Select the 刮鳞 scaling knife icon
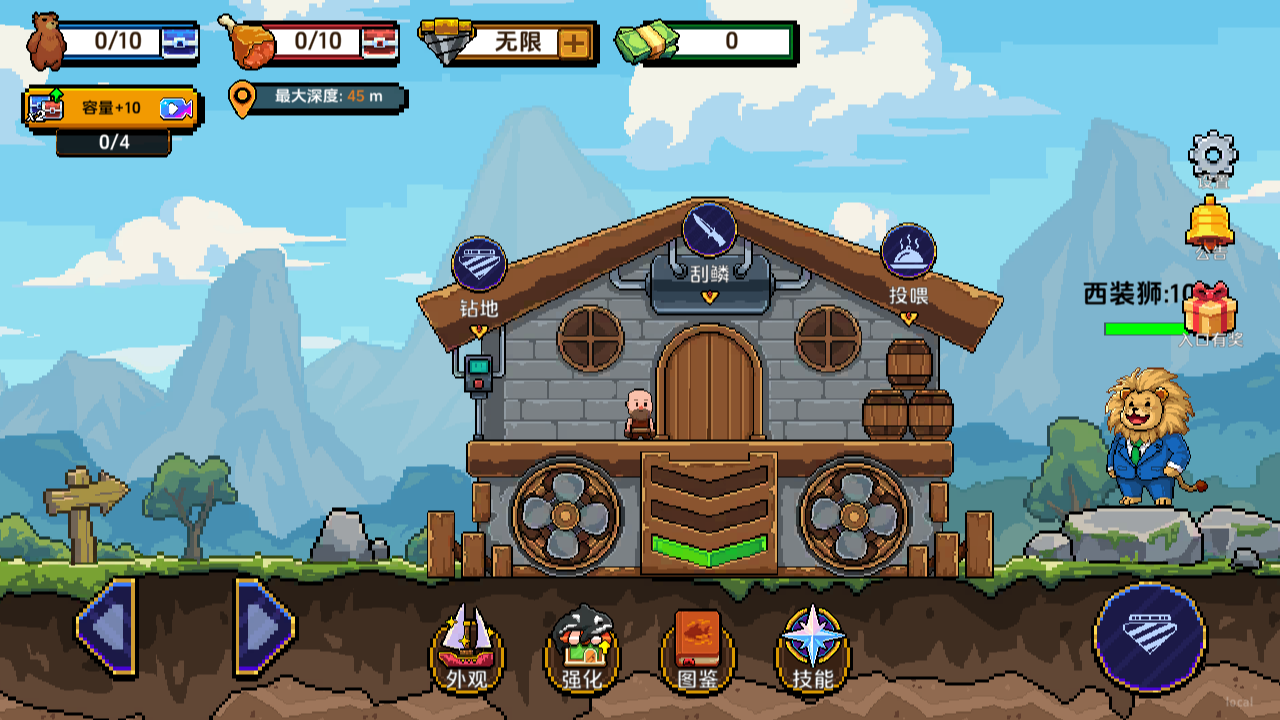Viewport: 1280px width, 720px height. (x=710, y=229)
